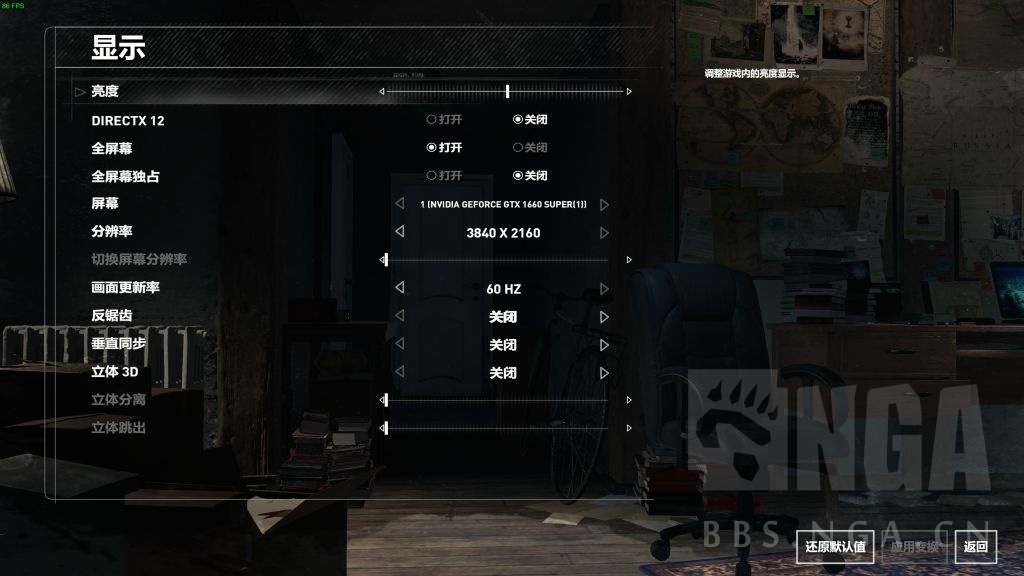
Task: Click the 亮度 brightness slider track
Action: 505,91
